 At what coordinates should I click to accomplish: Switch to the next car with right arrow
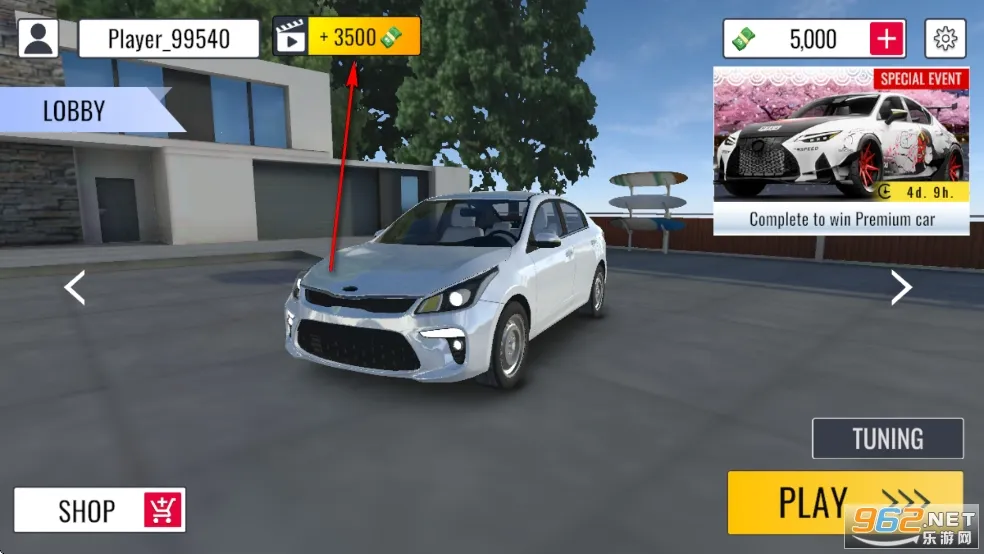(x=901, y=288)
